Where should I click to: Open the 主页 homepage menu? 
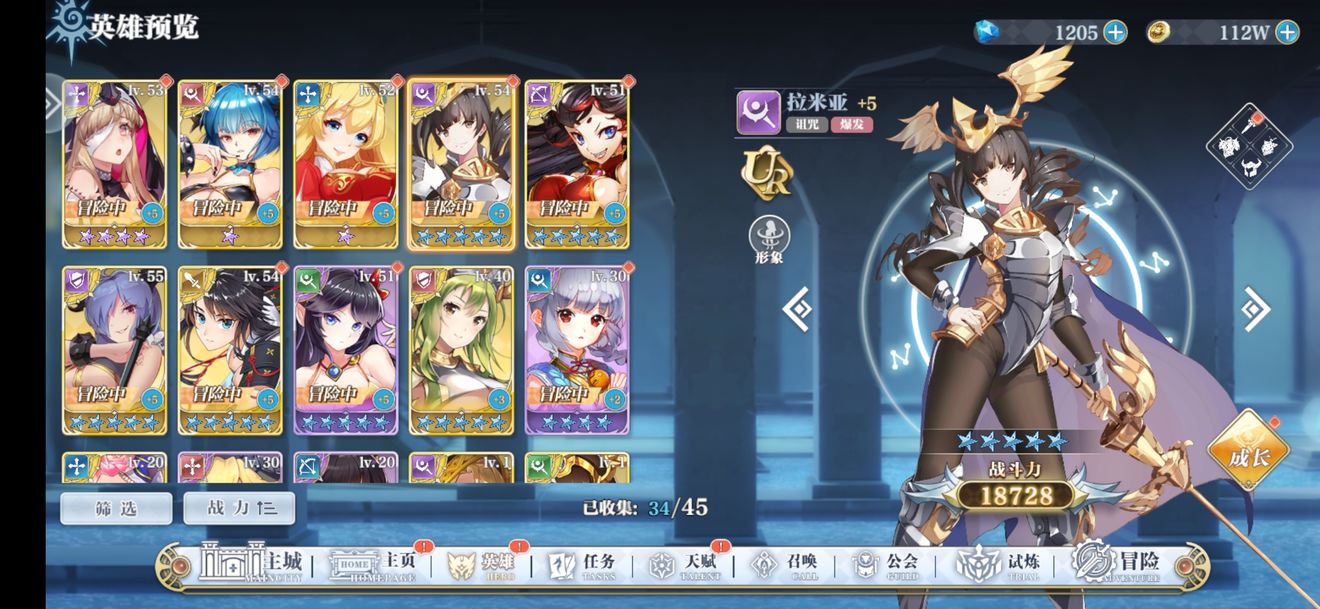pos(375,565)
